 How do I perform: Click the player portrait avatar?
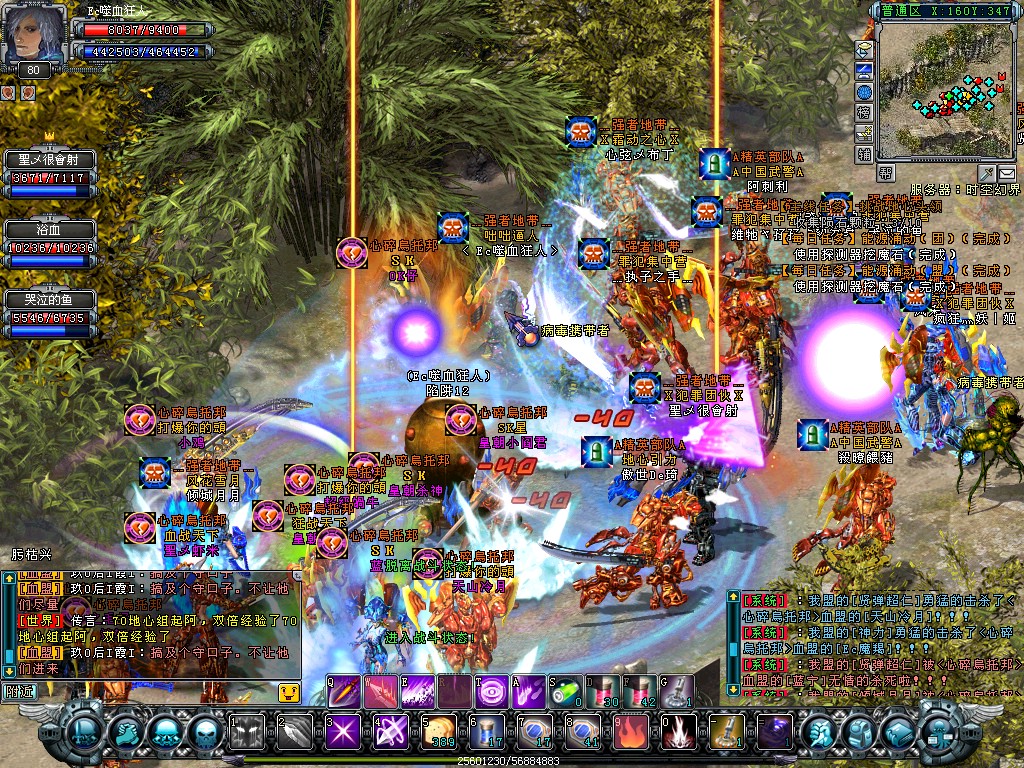(x=34, y=36)
